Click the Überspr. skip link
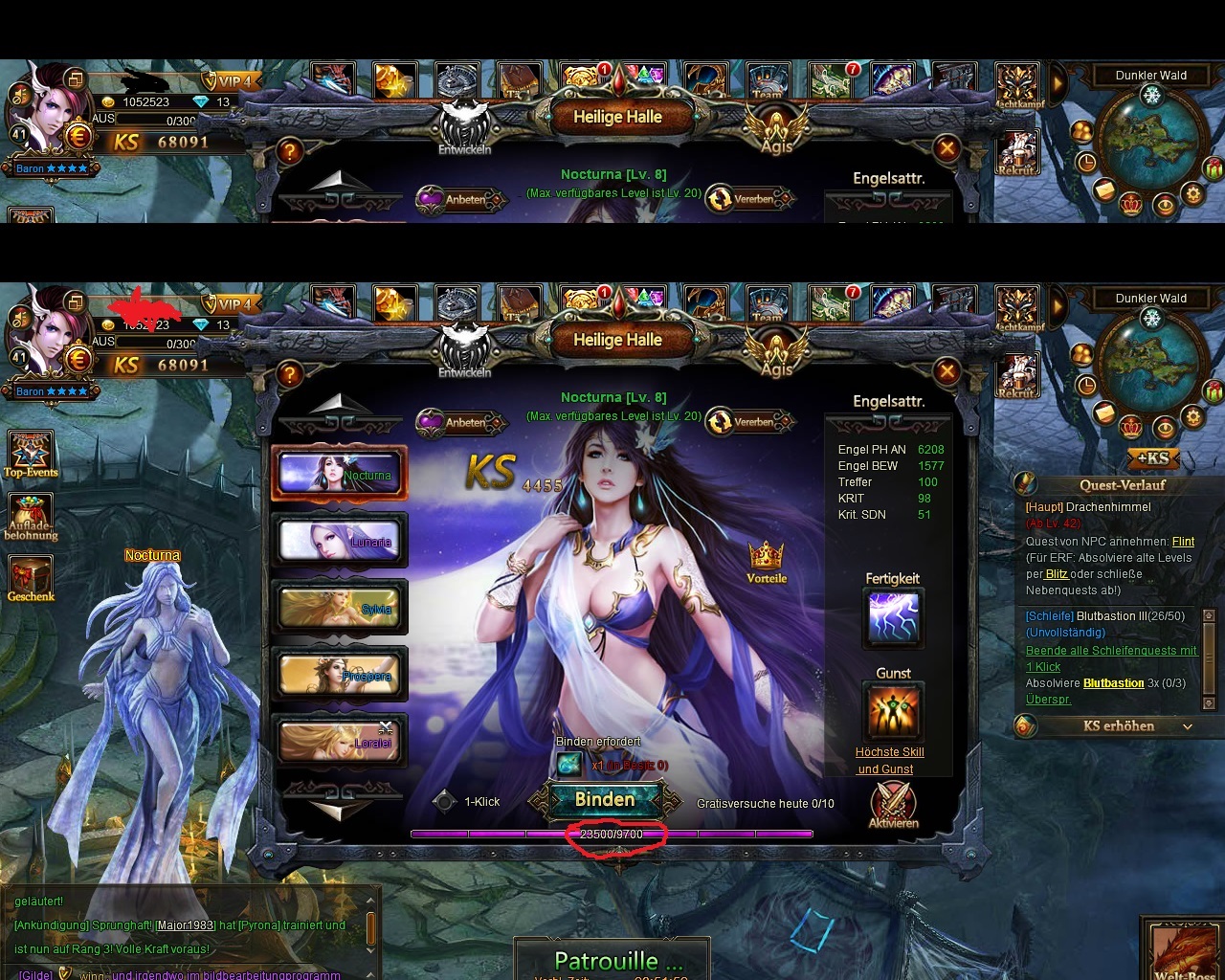The height and width of the screenshot is (980, 1225). (x=1048, y=700)
